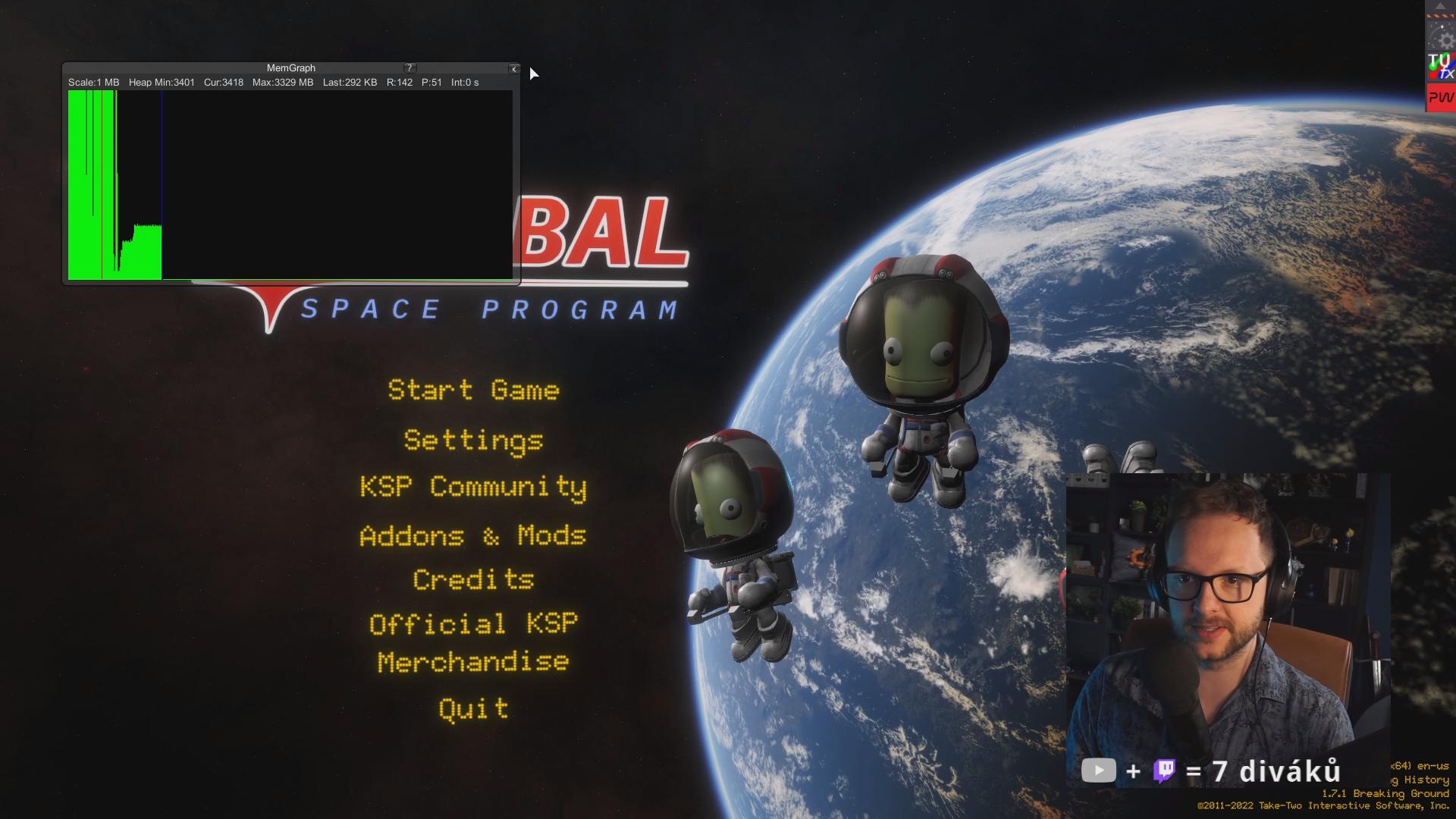
Task: Choose Addons & Mods
Action: [473, 536]
